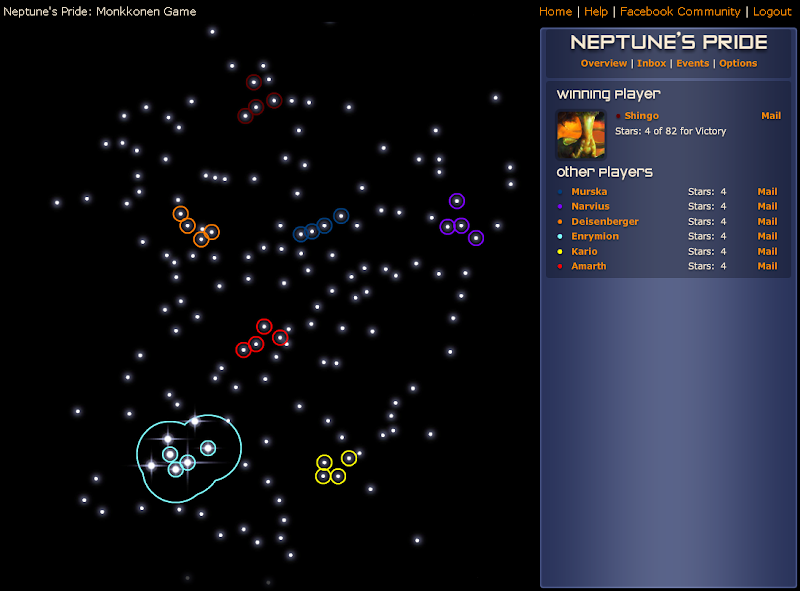Show the Events list
800x591 pixels.
click(692, 63)
